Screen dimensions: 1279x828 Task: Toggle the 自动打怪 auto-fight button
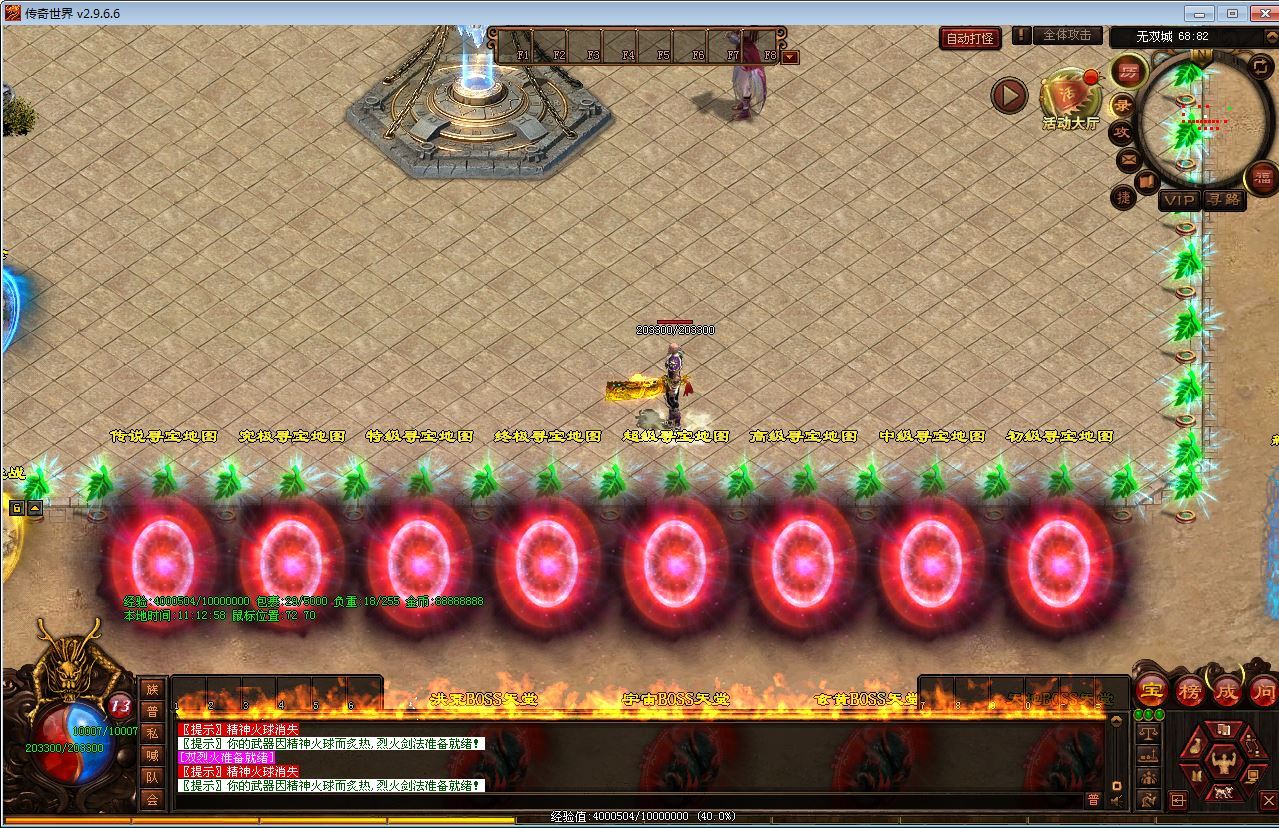[x=970, y=38]
